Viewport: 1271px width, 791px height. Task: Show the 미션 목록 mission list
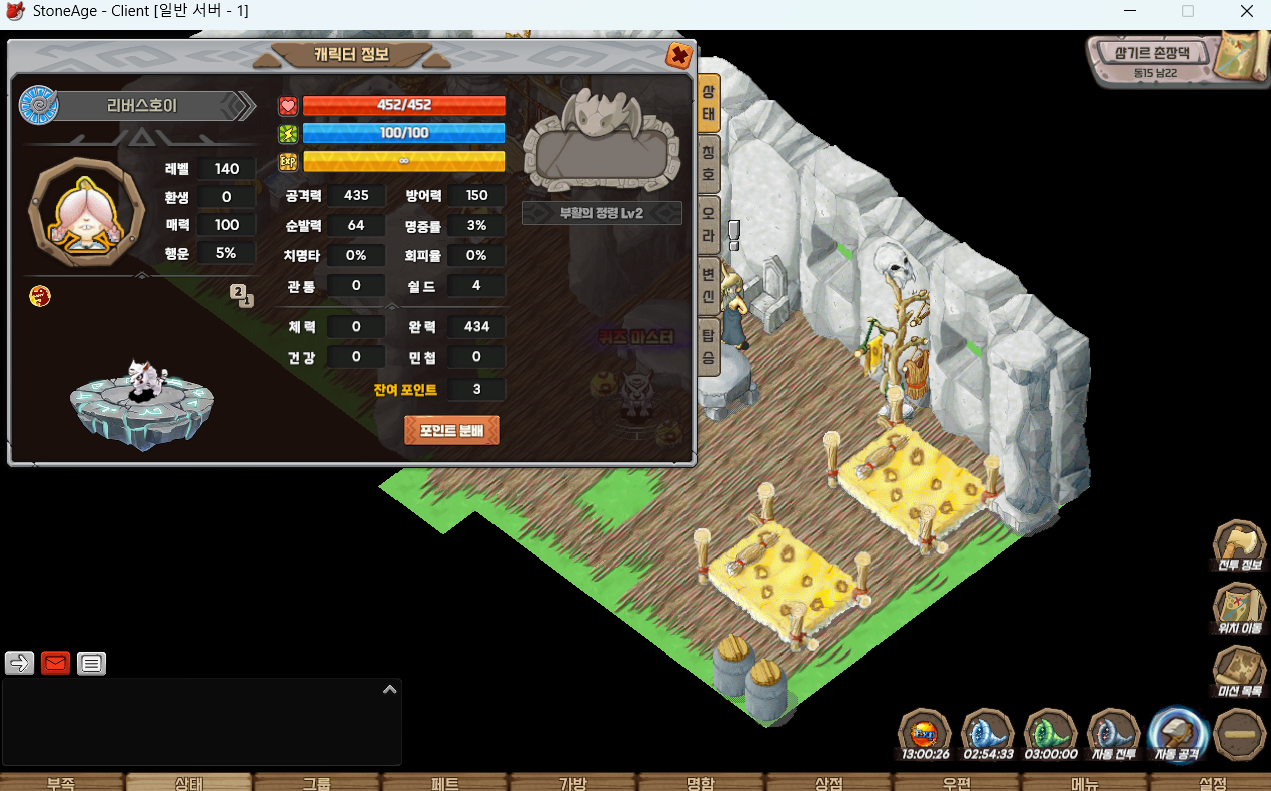(x=1239, y=673)
